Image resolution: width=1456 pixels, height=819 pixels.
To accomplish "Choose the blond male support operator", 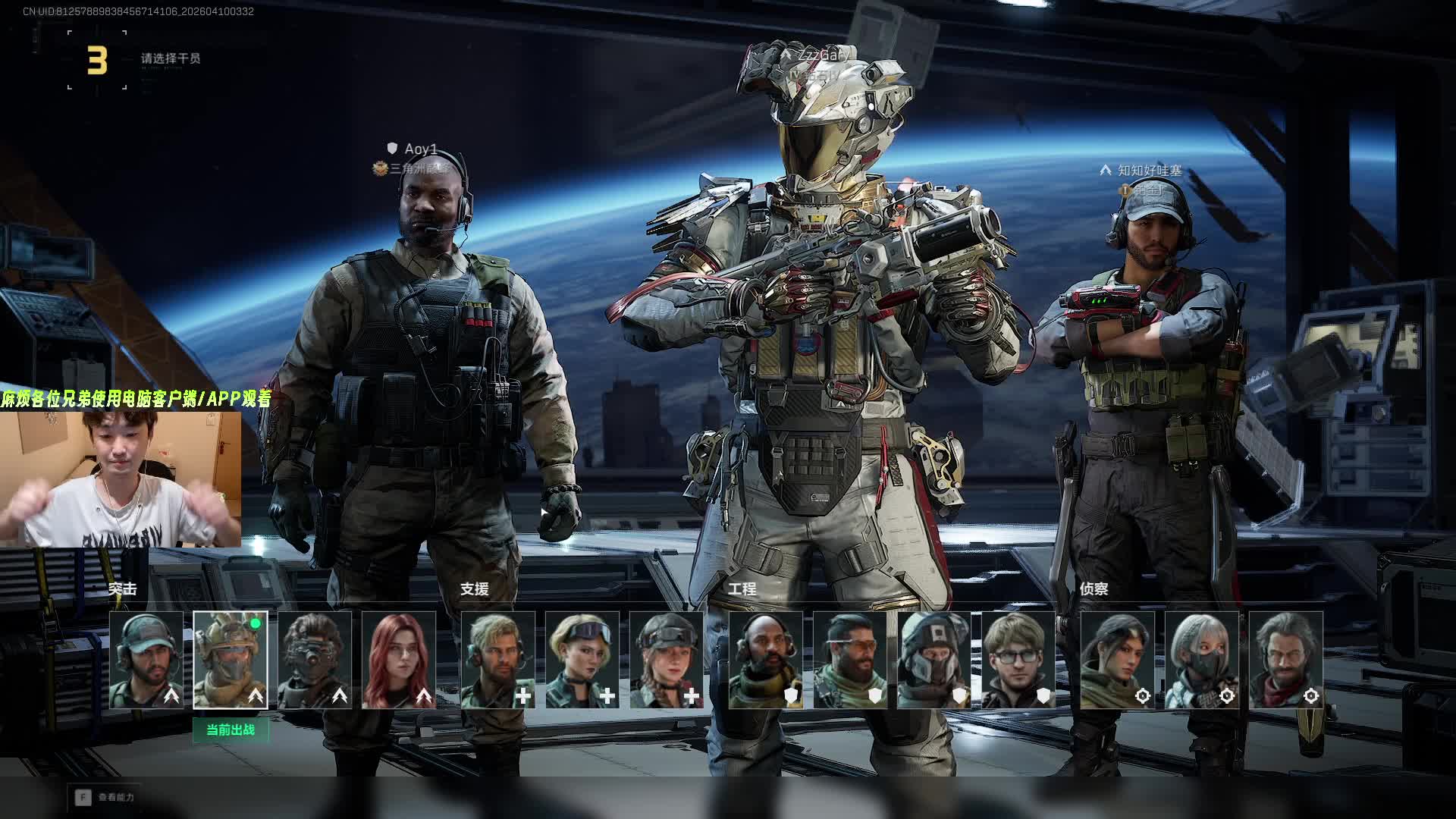I will [x=498, y=660].
